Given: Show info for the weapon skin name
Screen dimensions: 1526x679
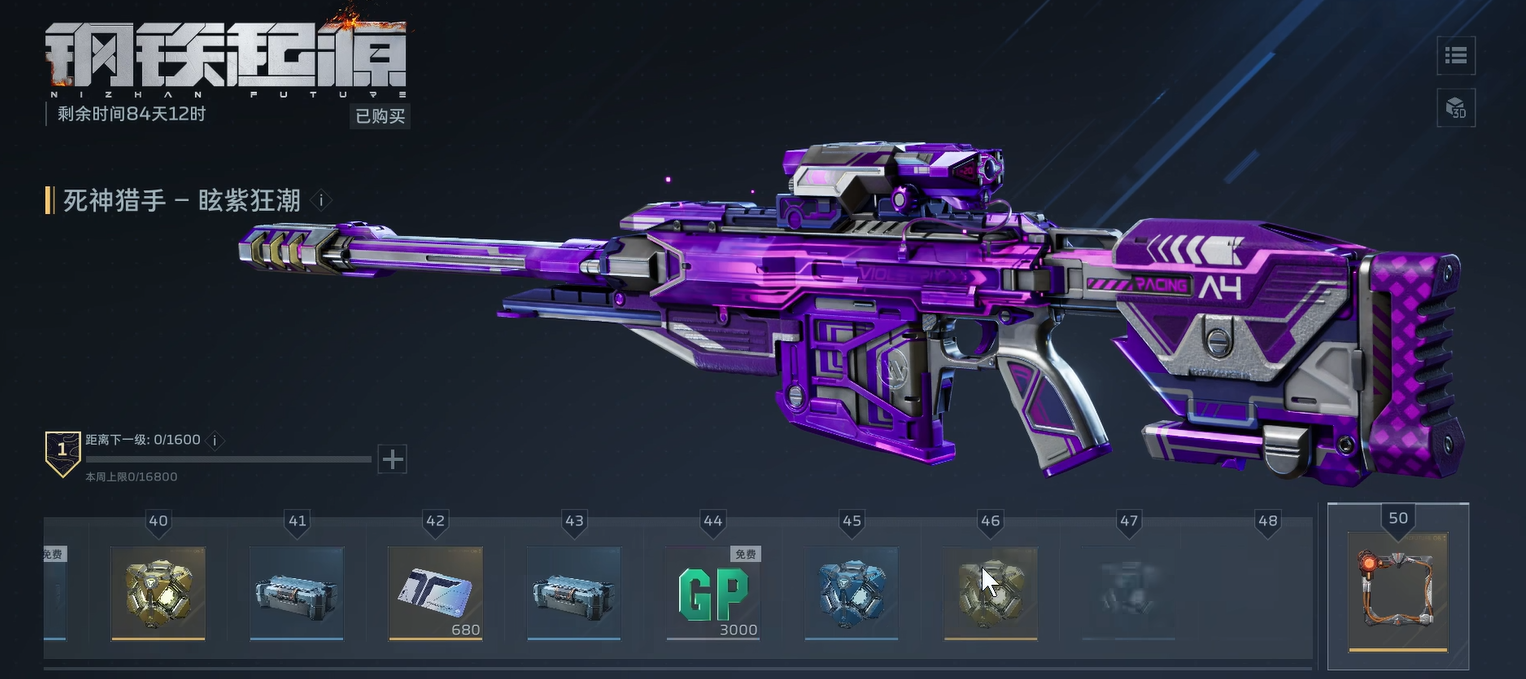Looking at the screenshot, I should point(321,200).
